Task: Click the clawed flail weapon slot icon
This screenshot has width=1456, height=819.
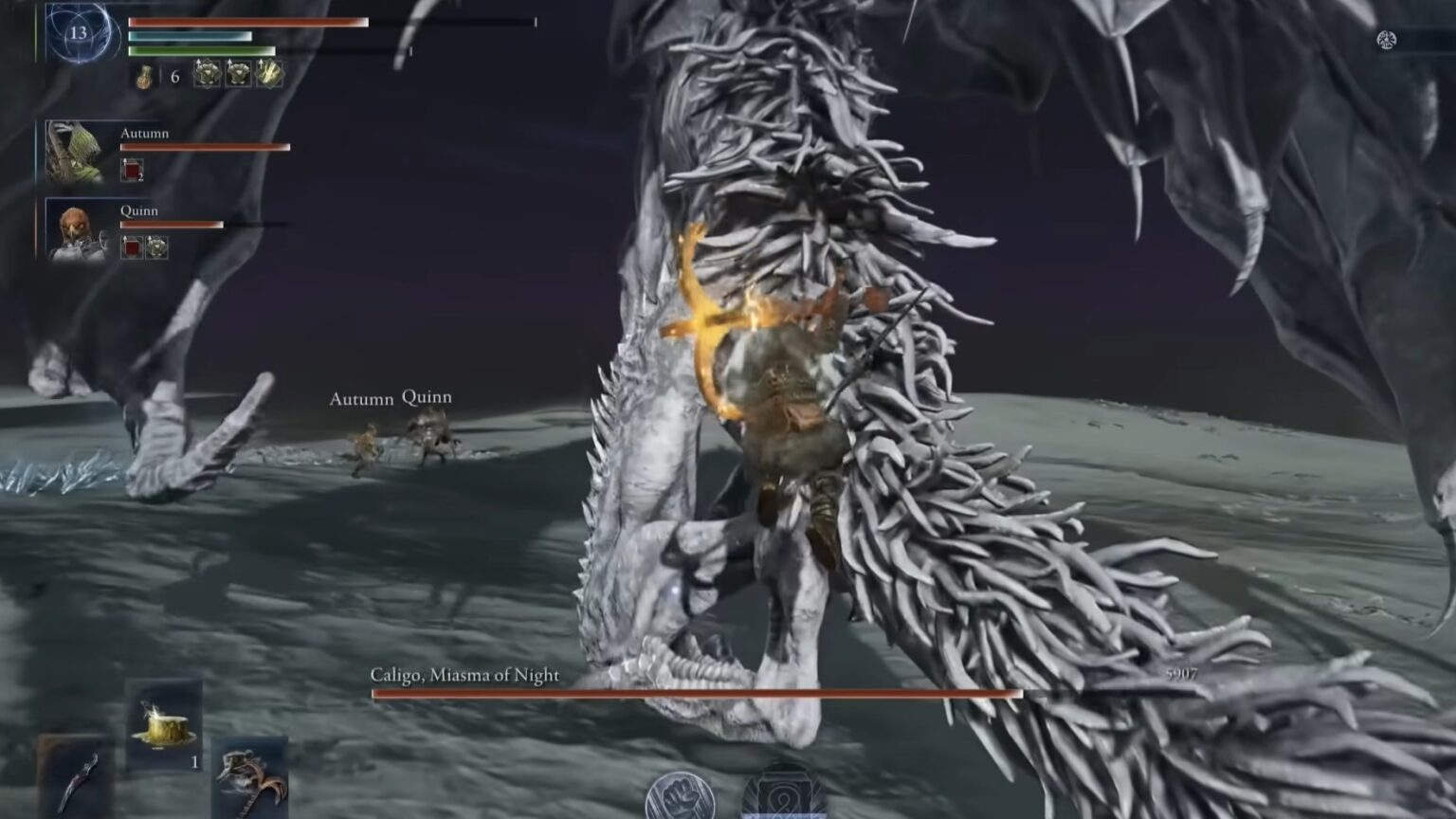Action: click(x=239, y=770)
